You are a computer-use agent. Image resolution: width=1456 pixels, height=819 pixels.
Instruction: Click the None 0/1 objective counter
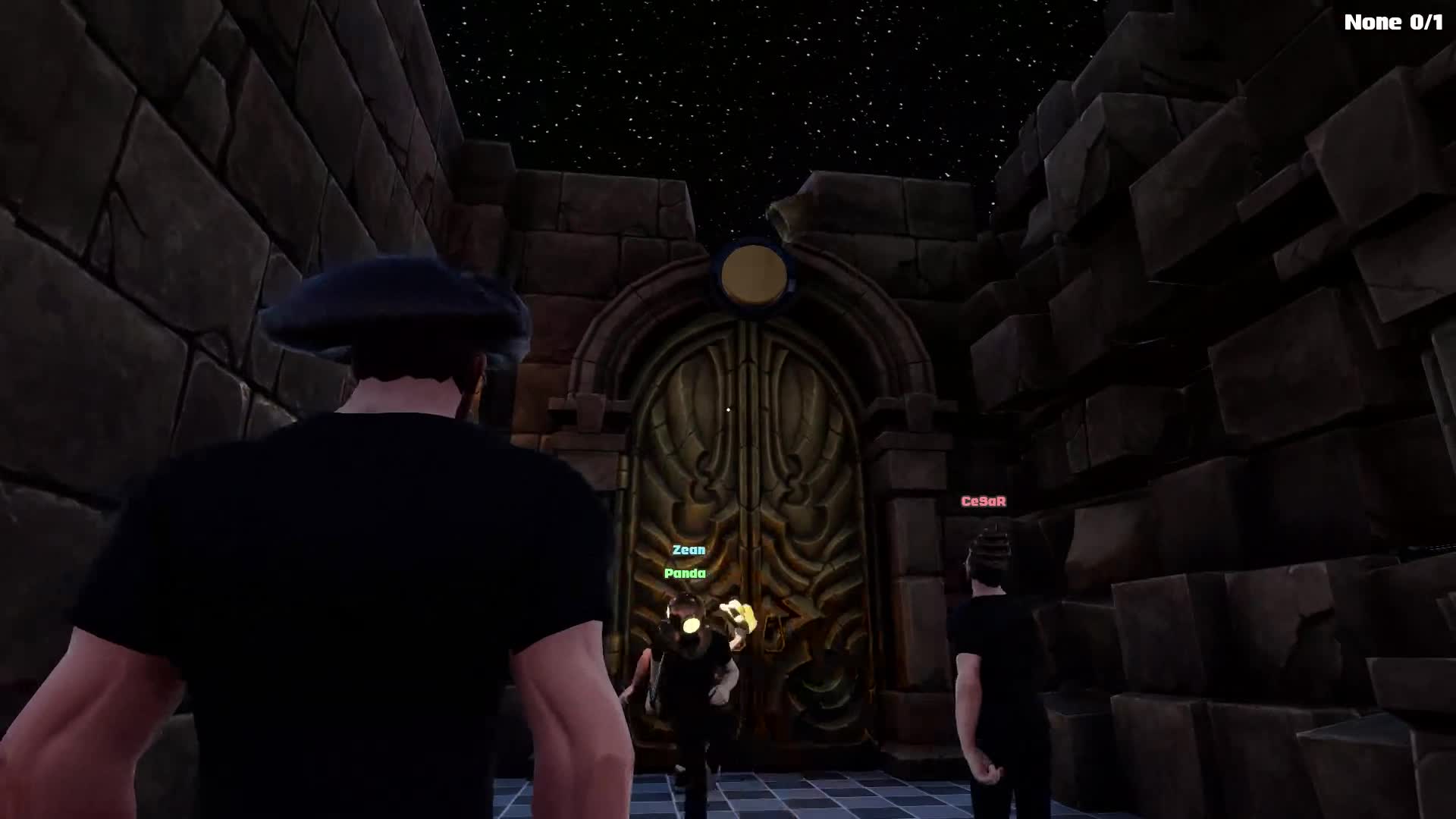click(1395, 22)
